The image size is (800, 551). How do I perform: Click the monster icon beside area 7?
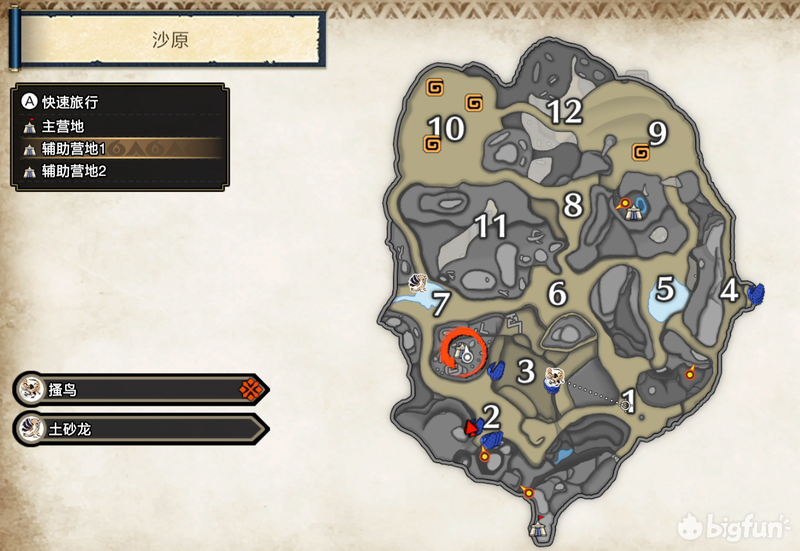click(420, 281)
